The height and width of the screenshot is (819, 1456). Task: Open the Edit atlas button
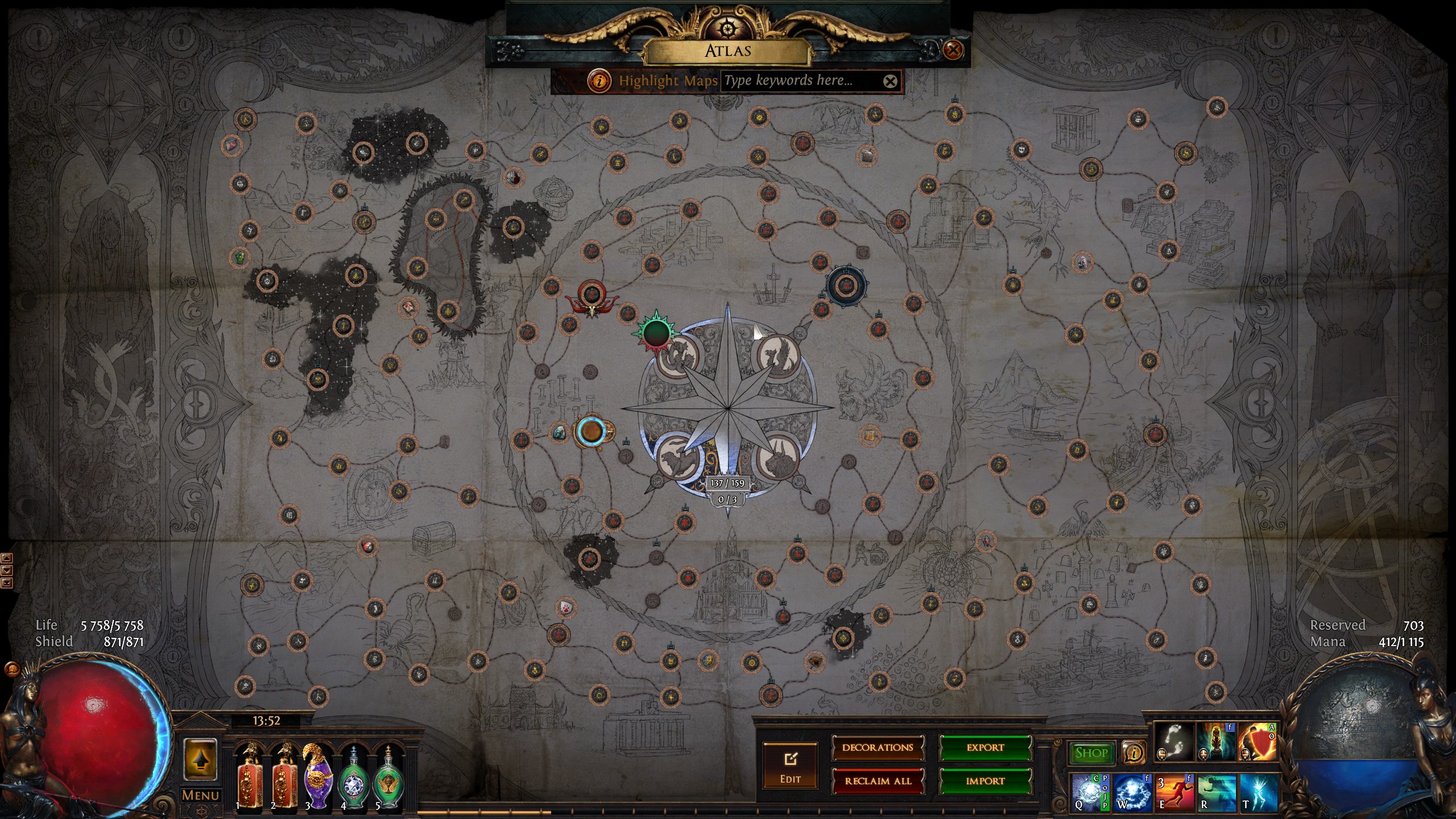pos(790,765)
